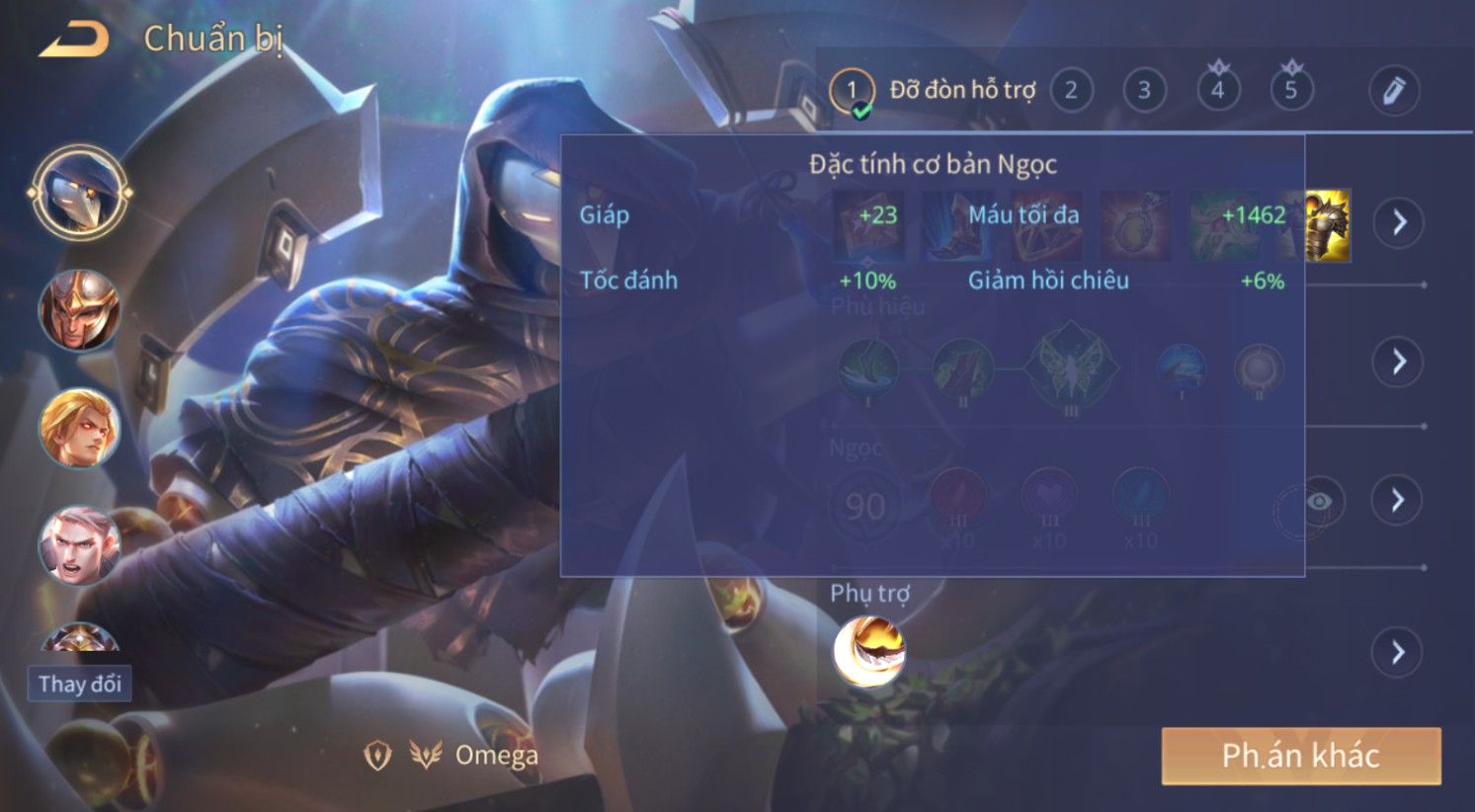Open the Phụ trợ section arrow
Viewport: 1475px width, 812px height.
click(x=1397, y=652)
